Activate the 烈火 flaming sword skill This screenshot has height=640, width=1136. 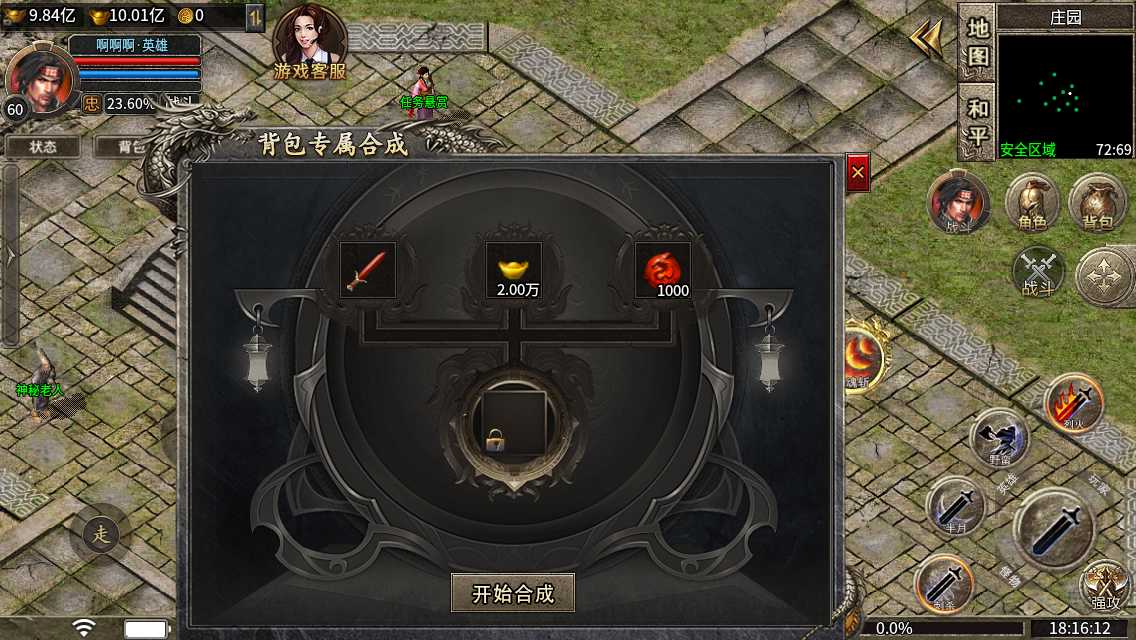(1073, 403)
